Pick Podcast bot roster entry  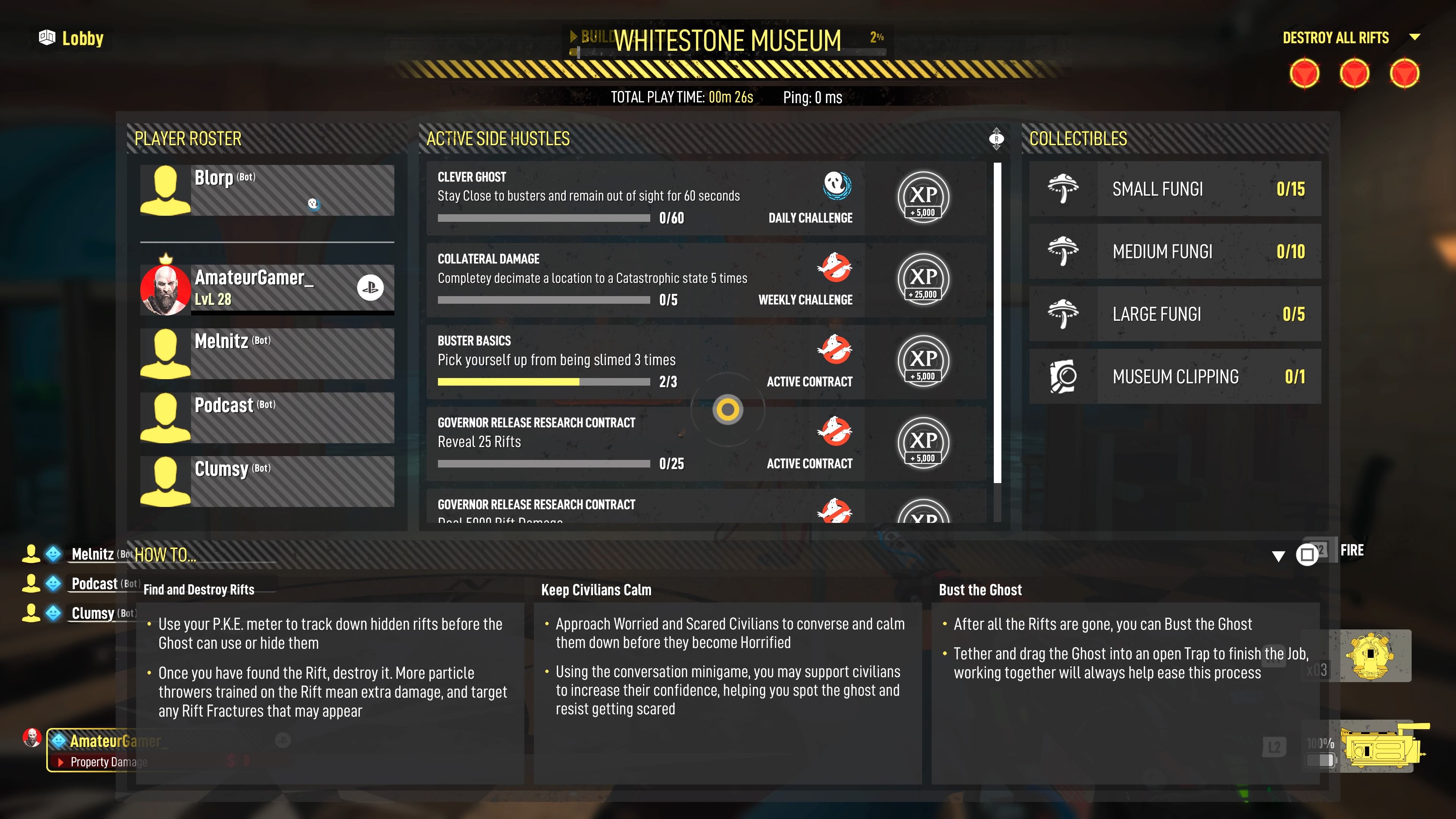coord(267,417)
